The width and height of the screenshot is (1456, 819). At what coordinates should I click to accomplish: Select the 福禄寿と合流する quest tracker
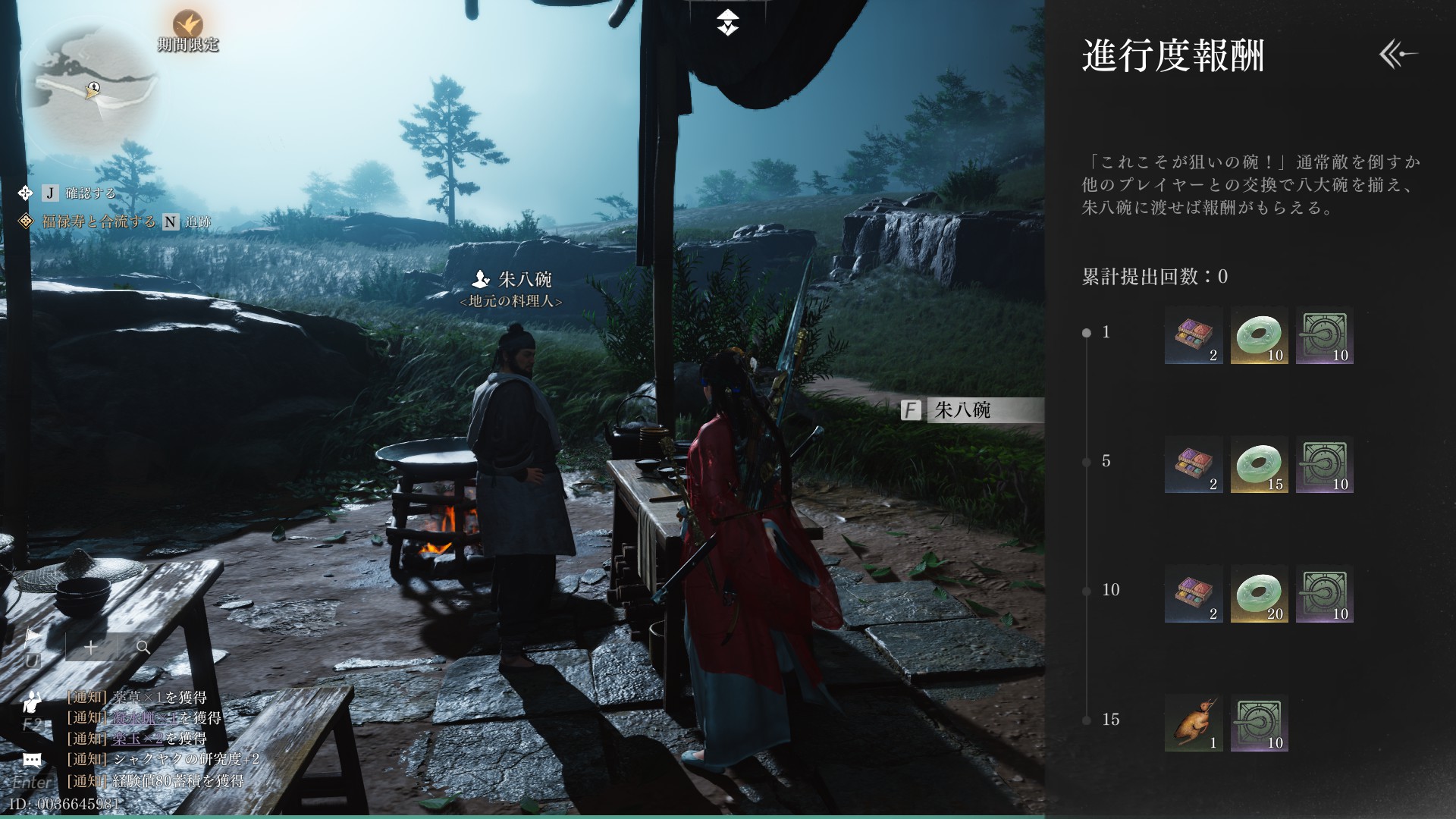[x=99, y=221]
